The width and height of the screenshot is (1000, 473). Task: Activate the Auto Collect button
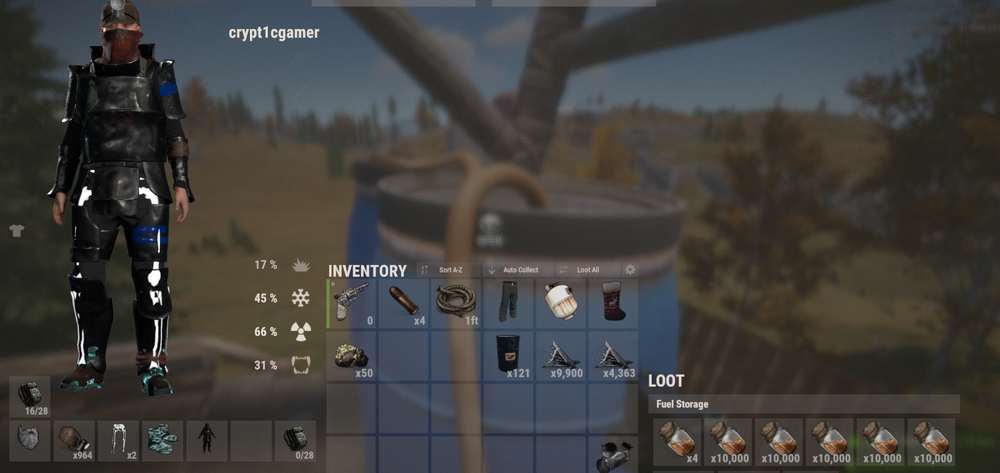click(517, 270)
